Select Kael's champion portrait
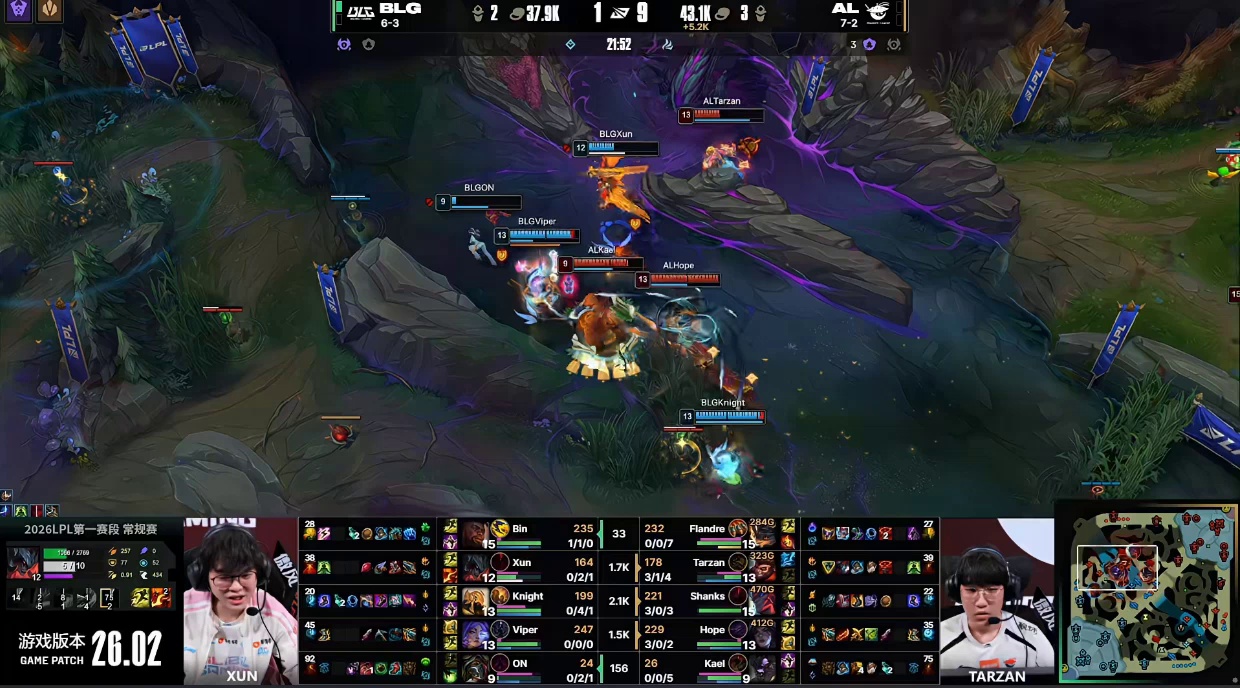The height and width of the screenshot is (688, 1240). point(740,665)
